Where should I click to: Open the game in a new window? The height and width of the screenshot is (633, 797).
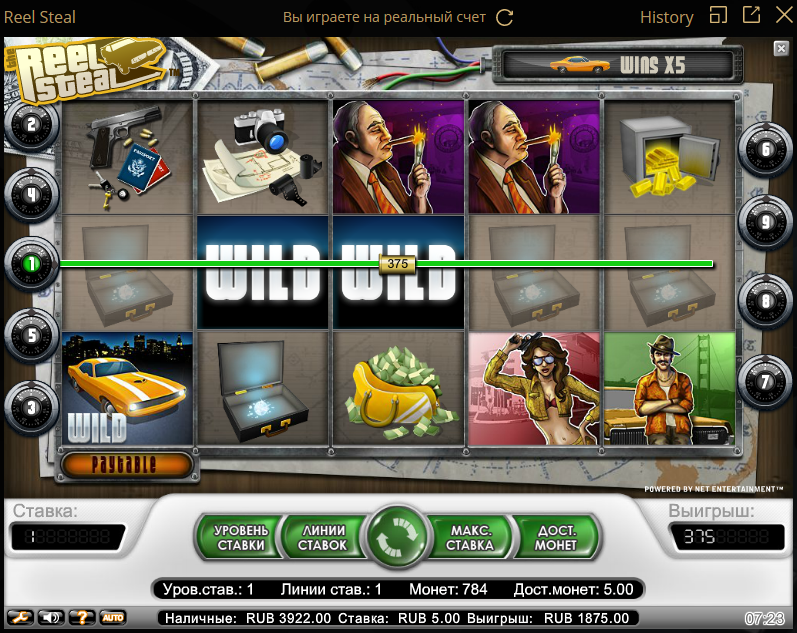coord(751,16)
